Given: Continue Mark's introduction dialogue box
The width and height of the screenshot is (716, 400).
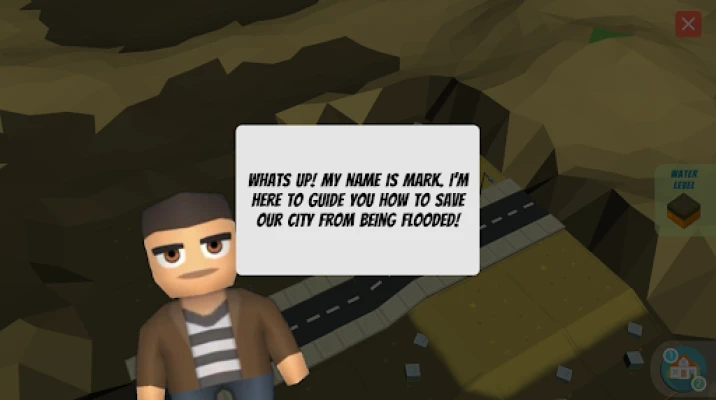Looking at the screenshot, I should click(357, 200).
